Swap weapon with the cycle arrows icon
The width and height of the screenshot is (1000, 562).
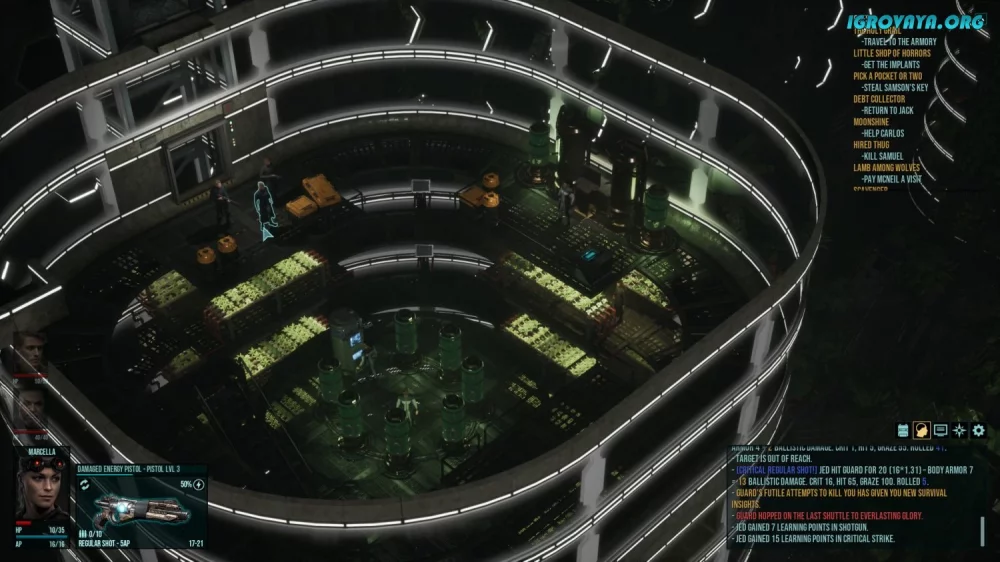pos(86,484)
